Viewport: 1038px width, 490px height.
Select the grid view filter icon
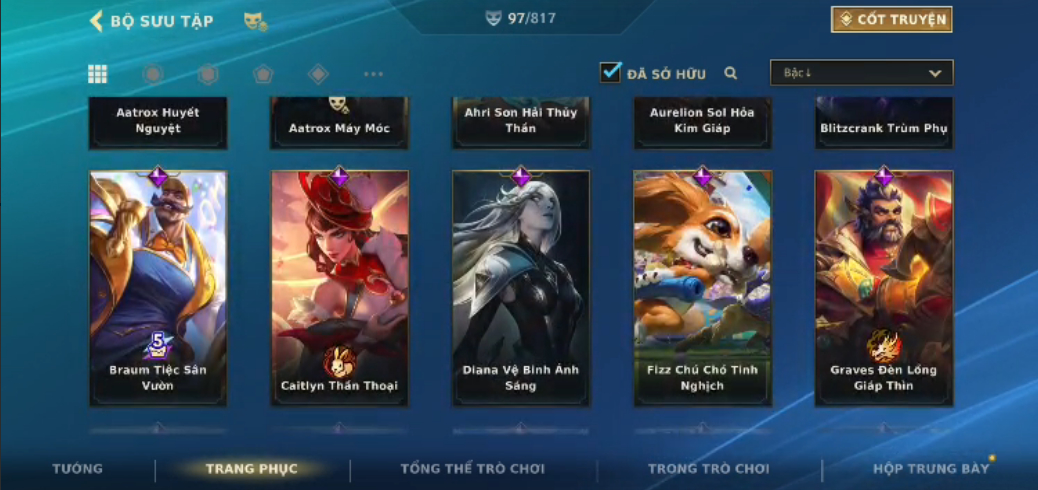[98, 74]
